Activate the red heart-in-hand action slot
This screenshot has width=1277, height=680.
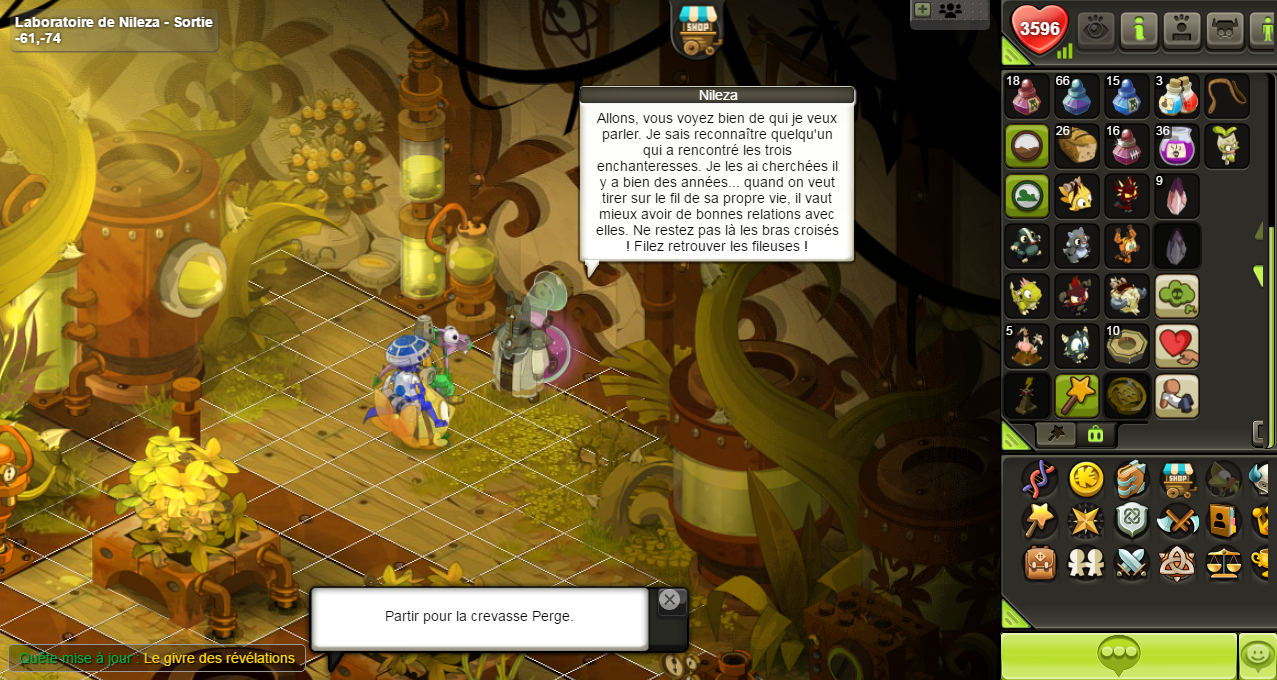click(x=1176, y=346)
